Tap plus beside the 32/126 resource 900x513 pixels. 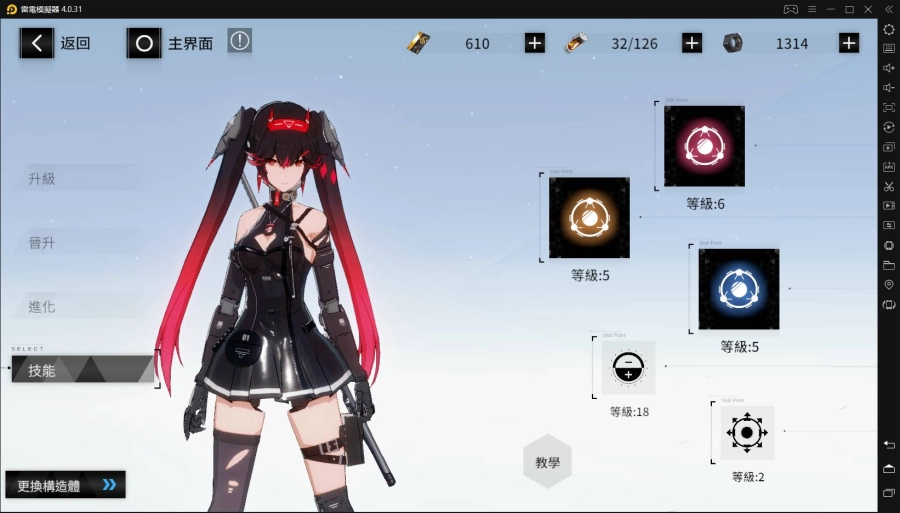tap(692, 43)
